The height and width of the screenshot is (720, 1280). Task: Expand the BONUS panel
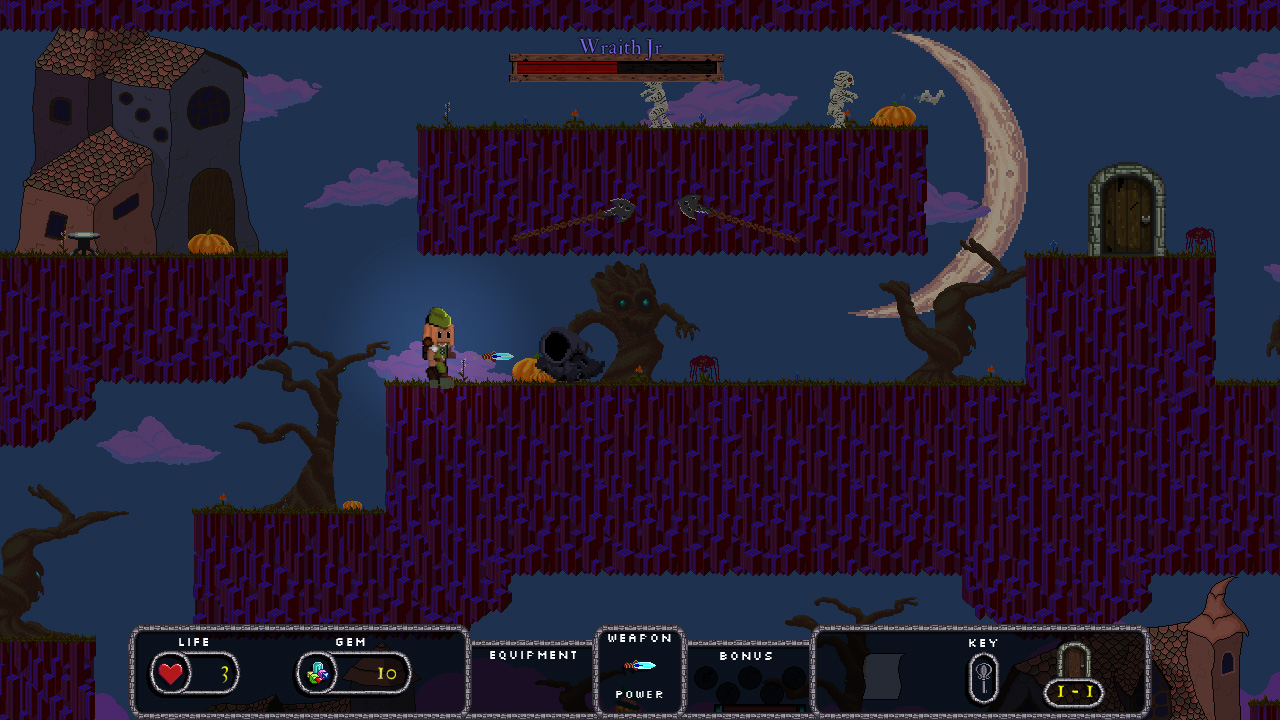pyautogui.click(x=747, y=656)
